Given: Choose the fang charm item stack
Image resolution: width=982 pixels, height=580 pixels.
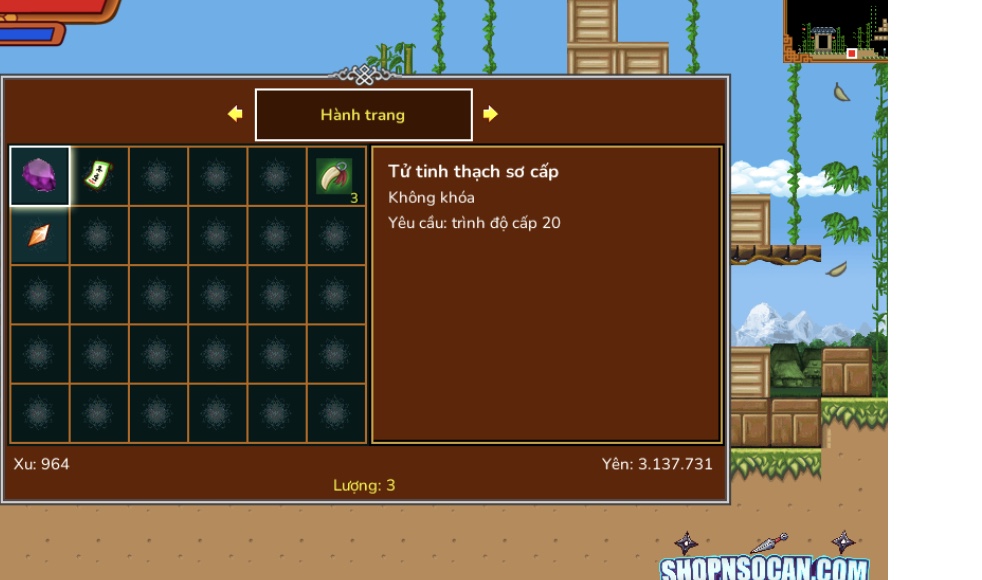Looking at the screenshot, I should pyautogui.click(x=336, y=176).
